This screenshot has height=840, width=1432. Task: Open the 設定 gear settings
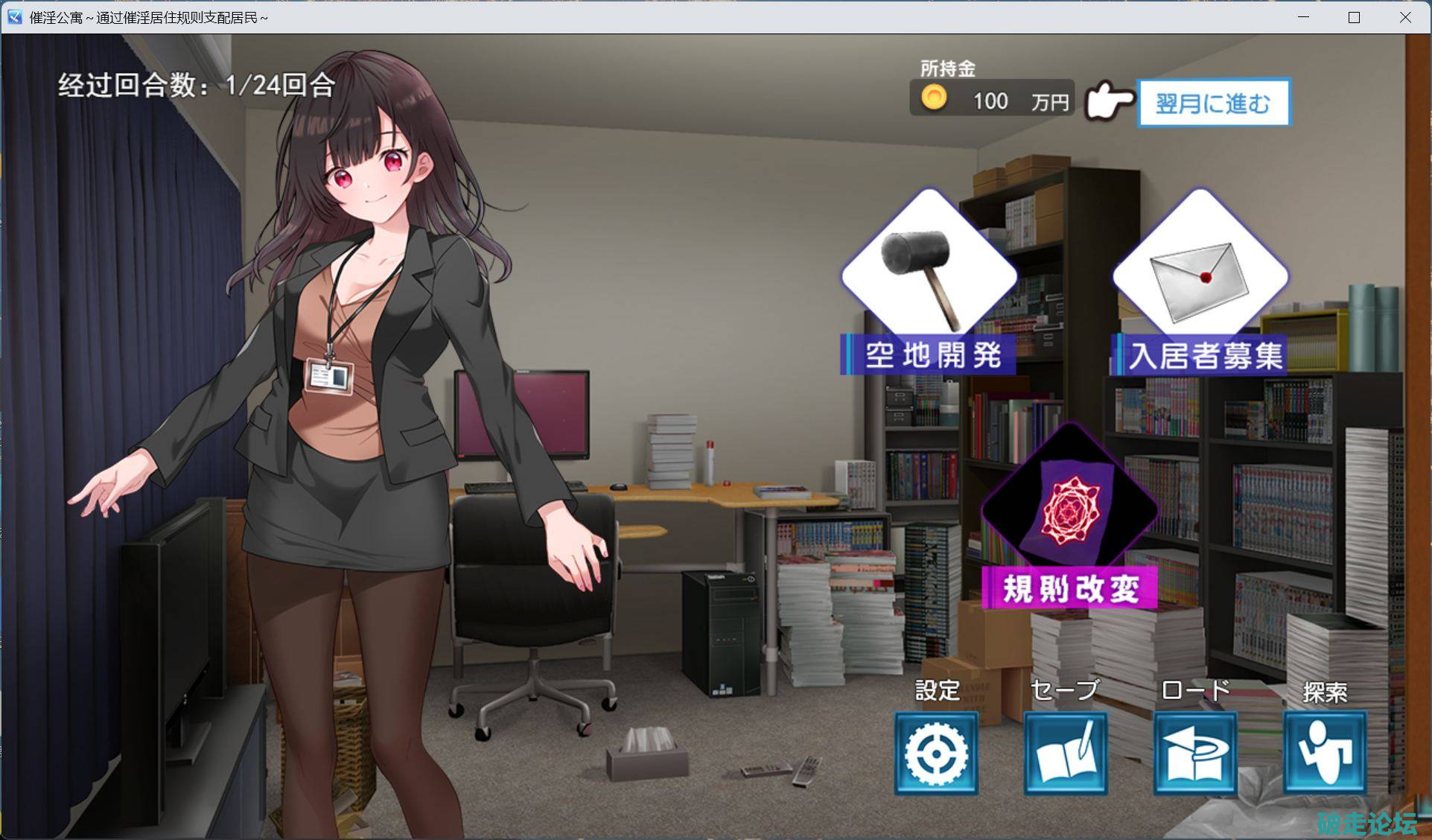tap(936, 753)
